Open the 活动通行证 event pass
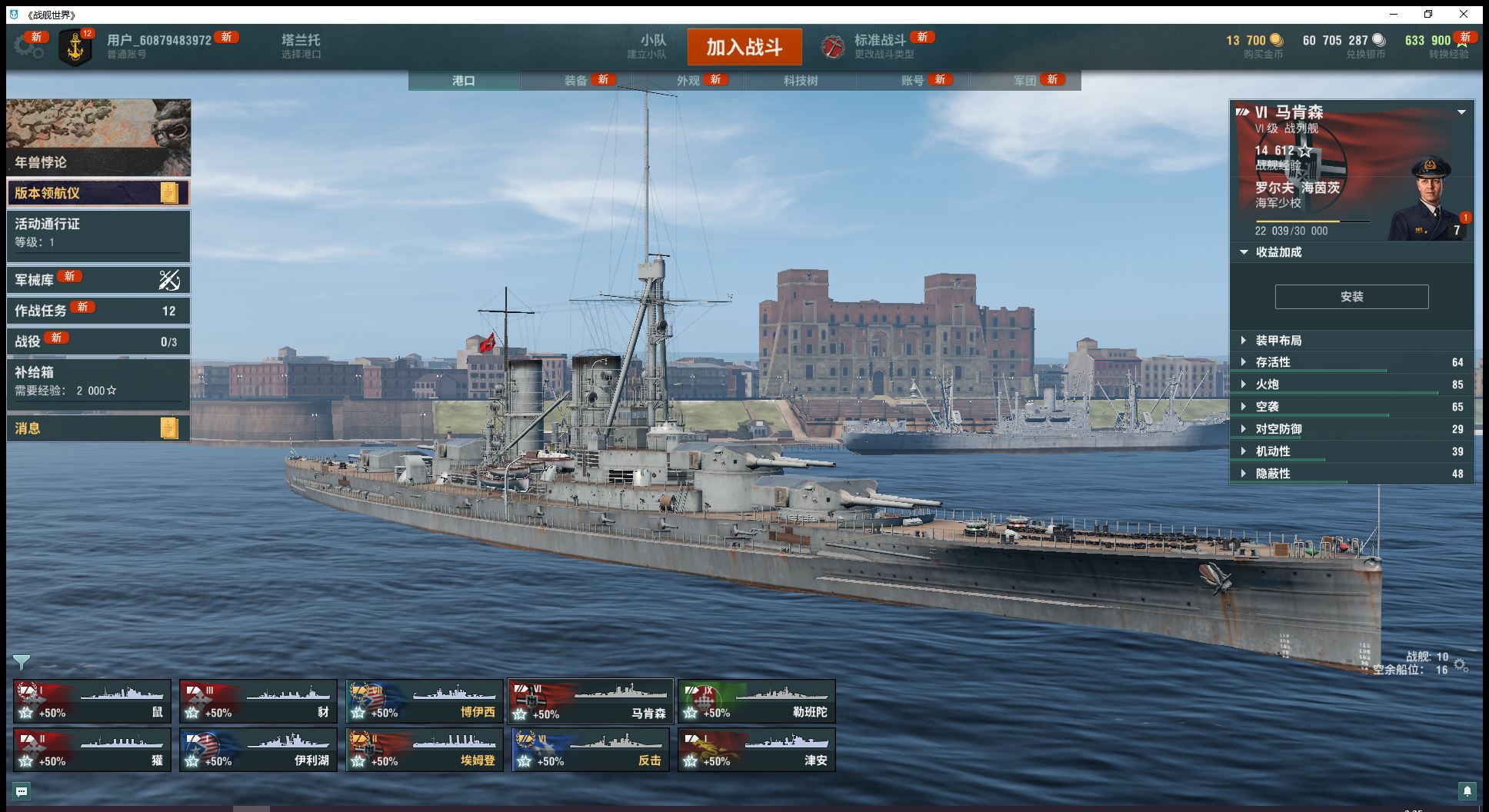 click(x=98, y=232)
